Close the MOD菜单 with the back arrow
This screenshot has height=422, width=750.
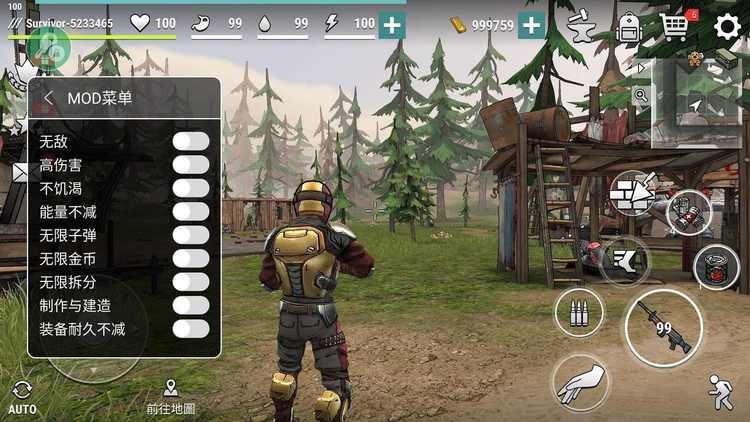point(48,98)
